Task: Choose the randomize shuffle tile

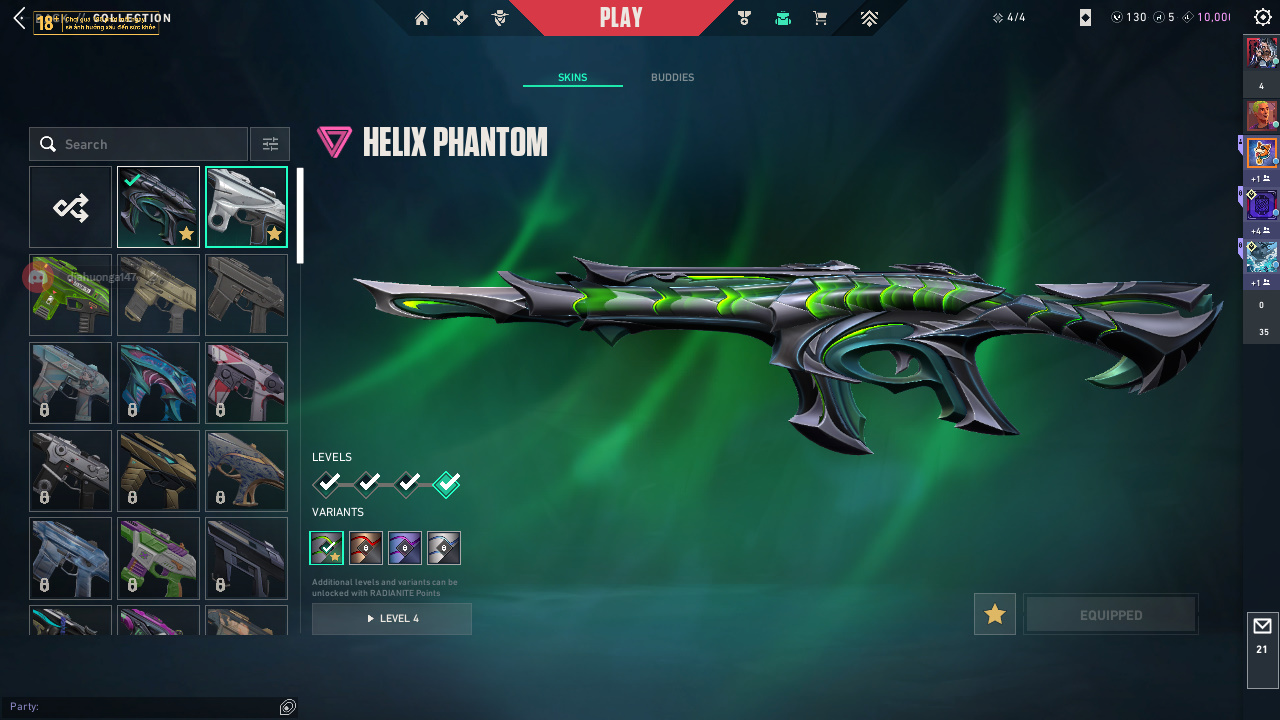Action: click(70, 207)
